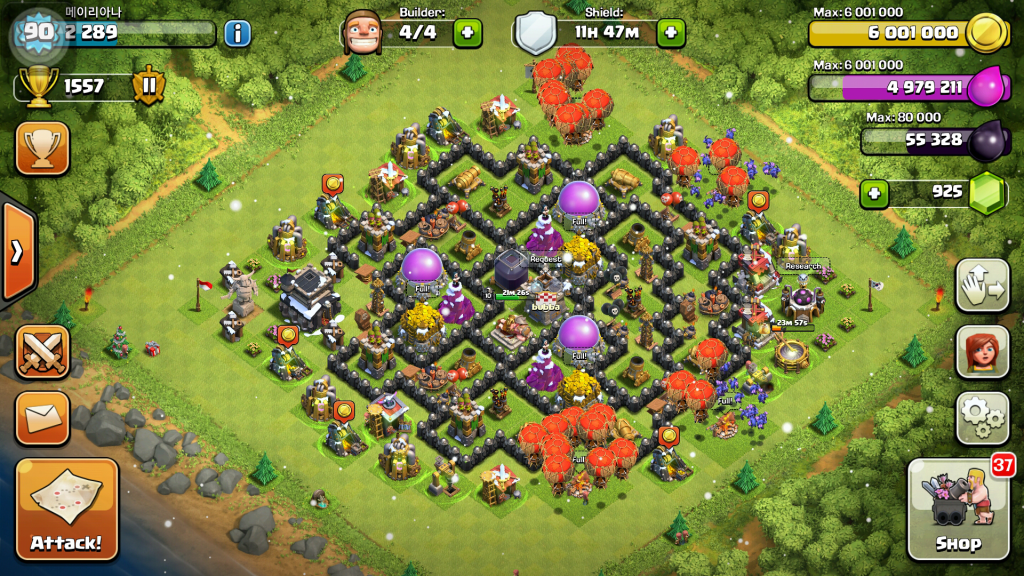Buy gems with the green plus

point(875,192)
